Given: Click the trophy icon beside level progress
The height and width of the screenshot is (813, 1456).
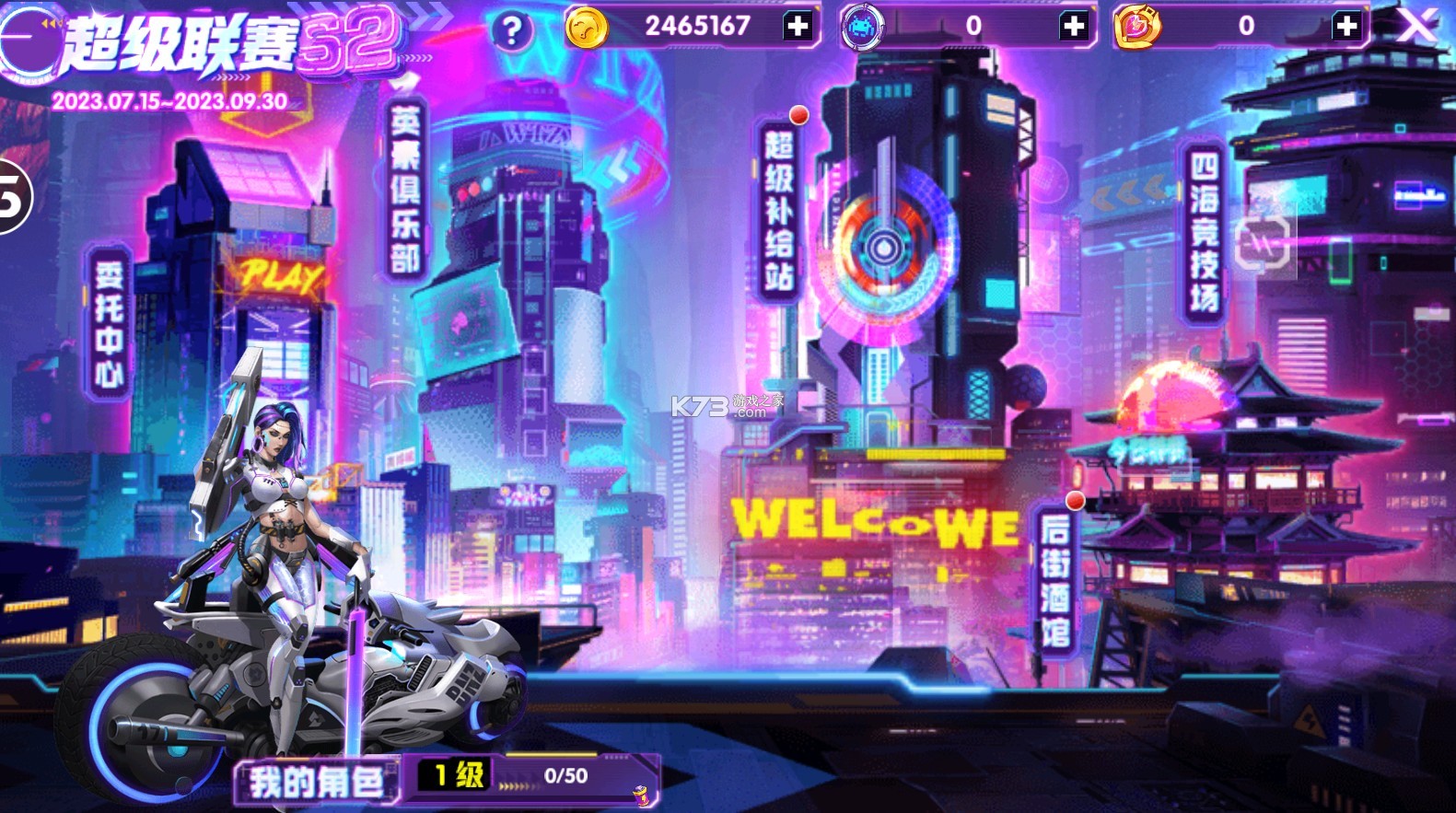Looking at the screenshot, I should (642, 793).
